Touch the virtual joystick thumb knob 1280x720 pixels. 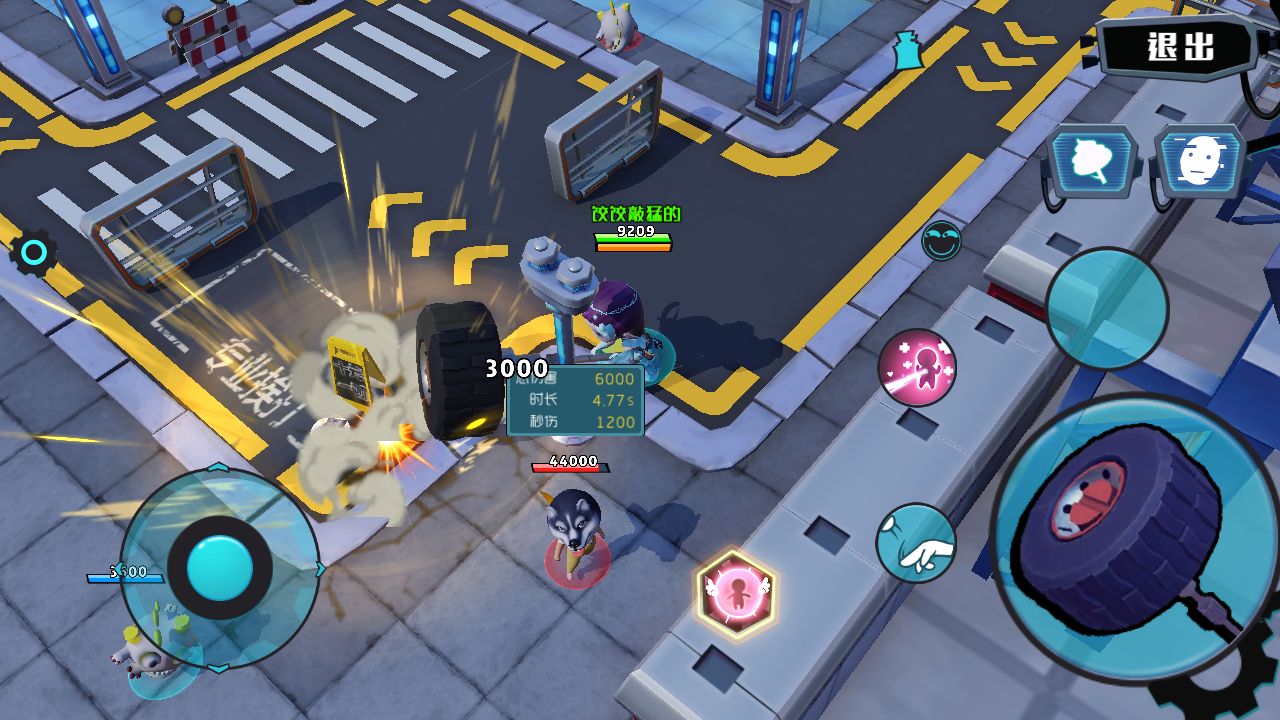219,568
